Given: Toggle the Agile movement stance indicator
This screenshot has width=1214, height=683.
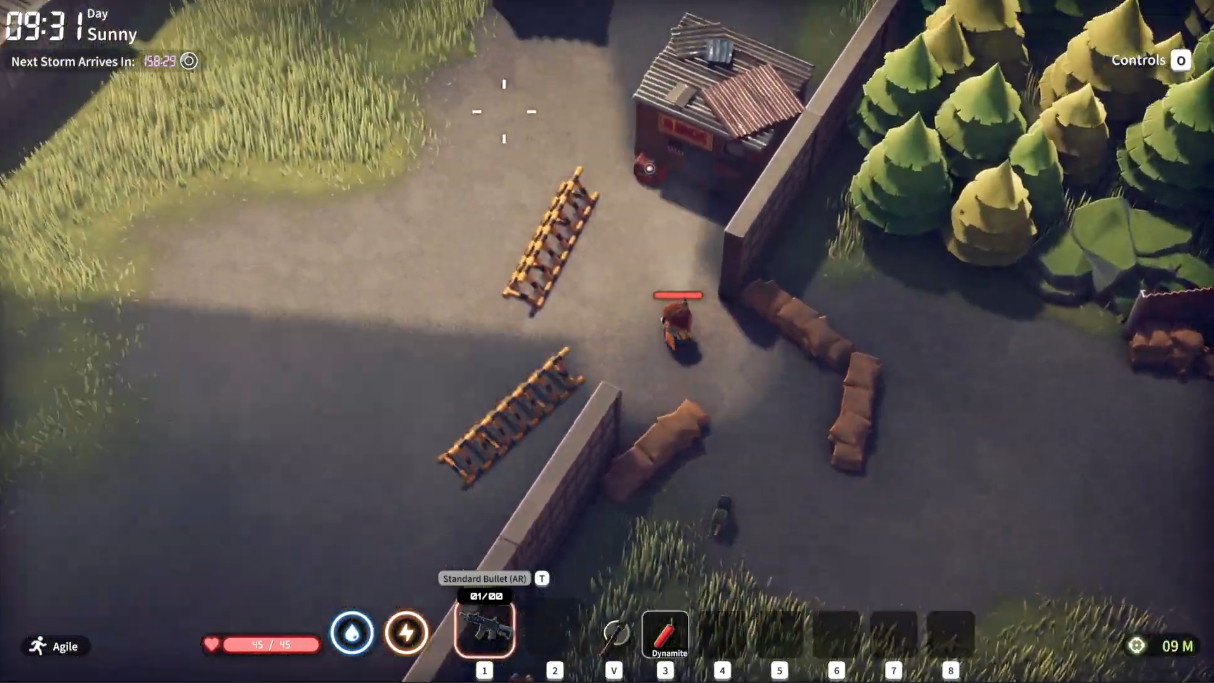Looking at the screenshot, I should tap(55, 646).
